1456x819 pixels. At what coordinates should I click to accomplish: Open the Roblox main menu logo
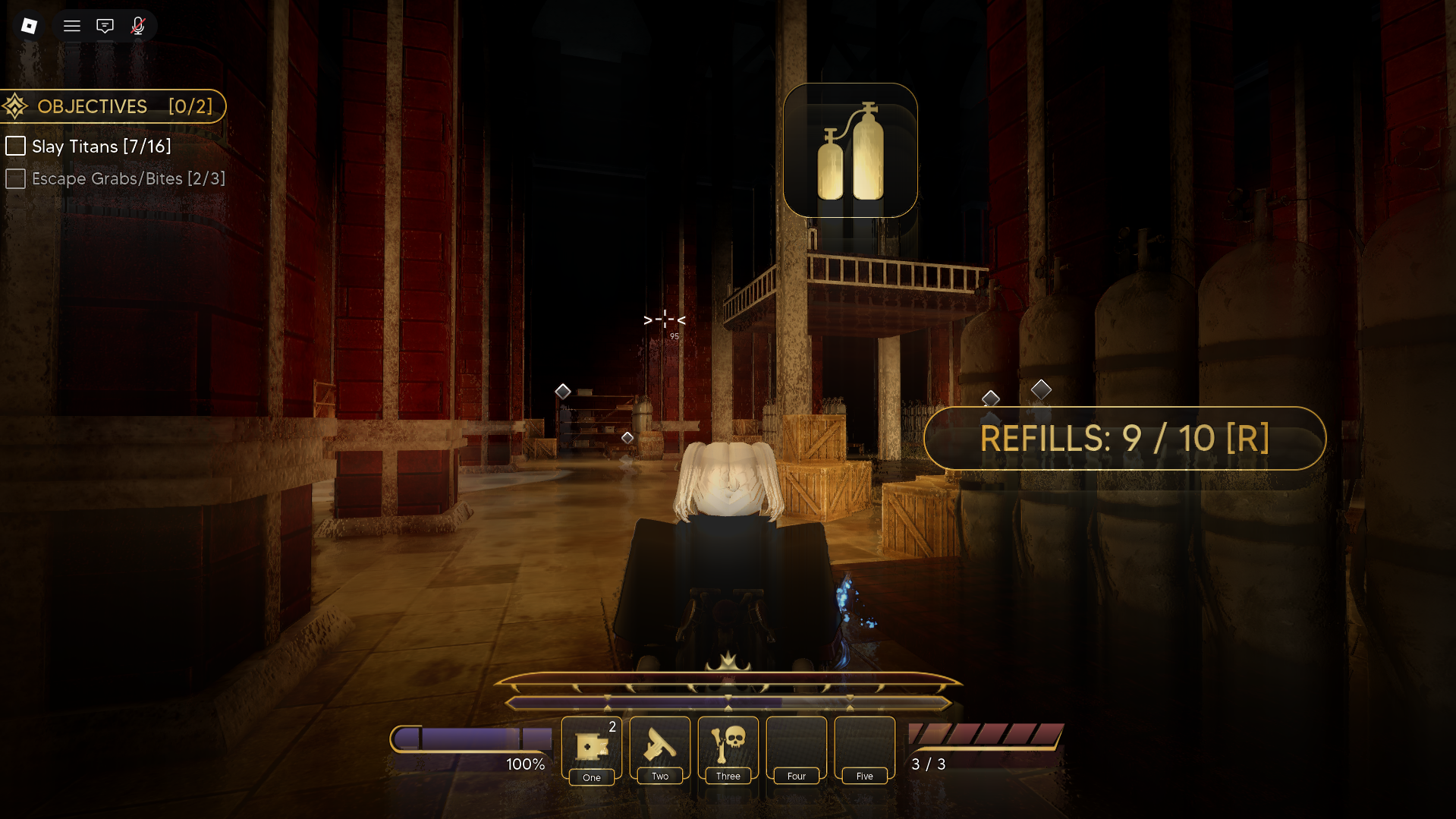[x=29, y=26]
